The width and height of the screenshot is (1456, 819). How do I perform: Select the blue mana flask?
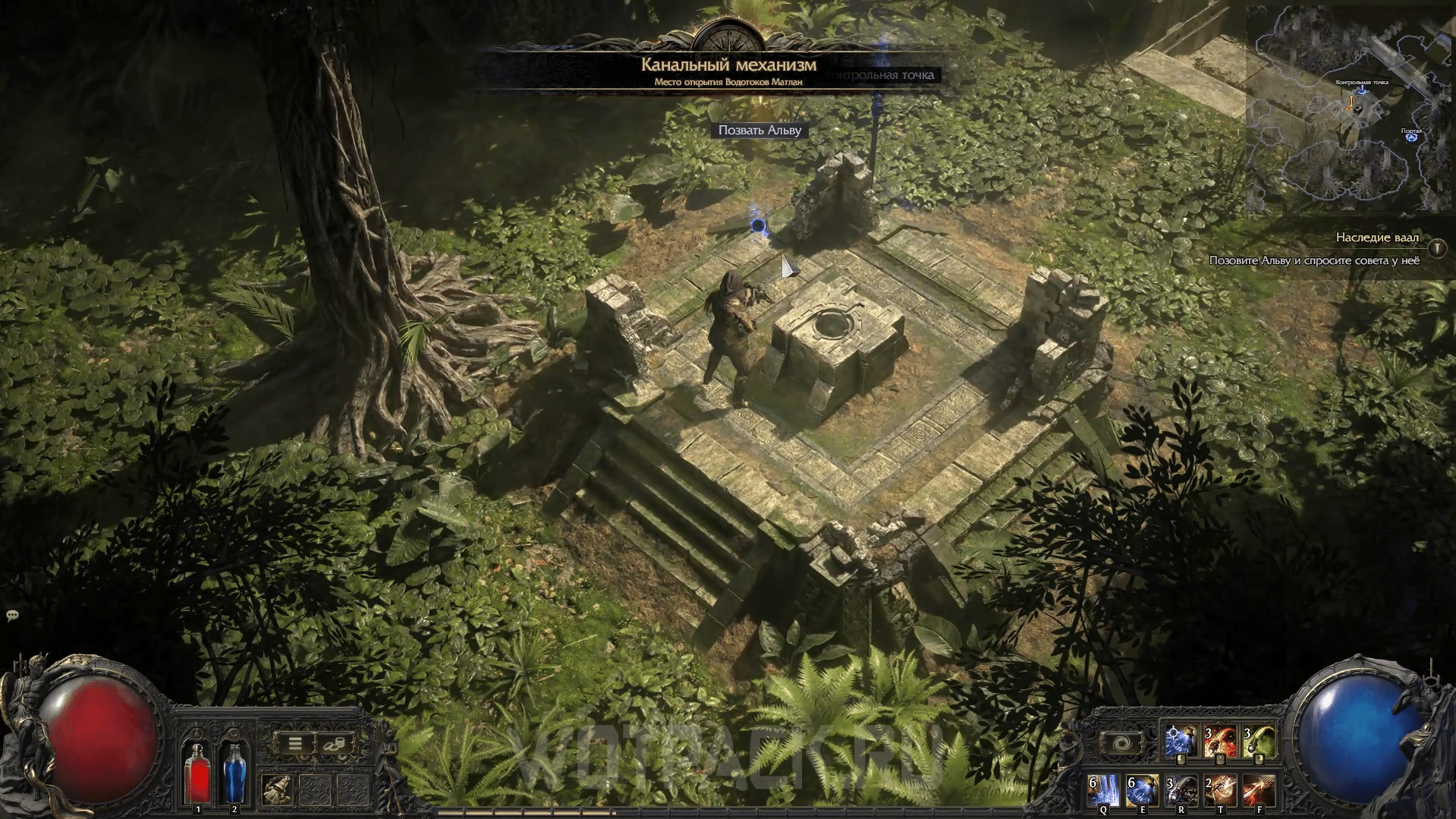pos(234,772)
